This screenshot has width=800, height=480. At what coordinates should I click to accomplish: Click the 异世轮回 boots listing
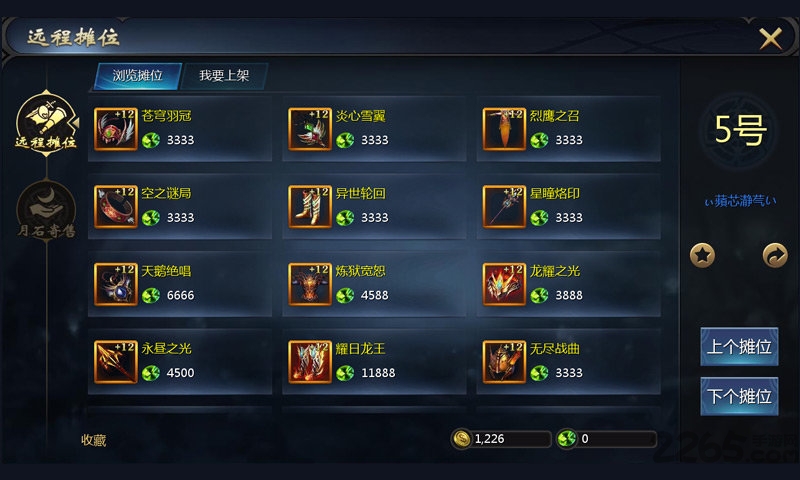tap(373, 206)
